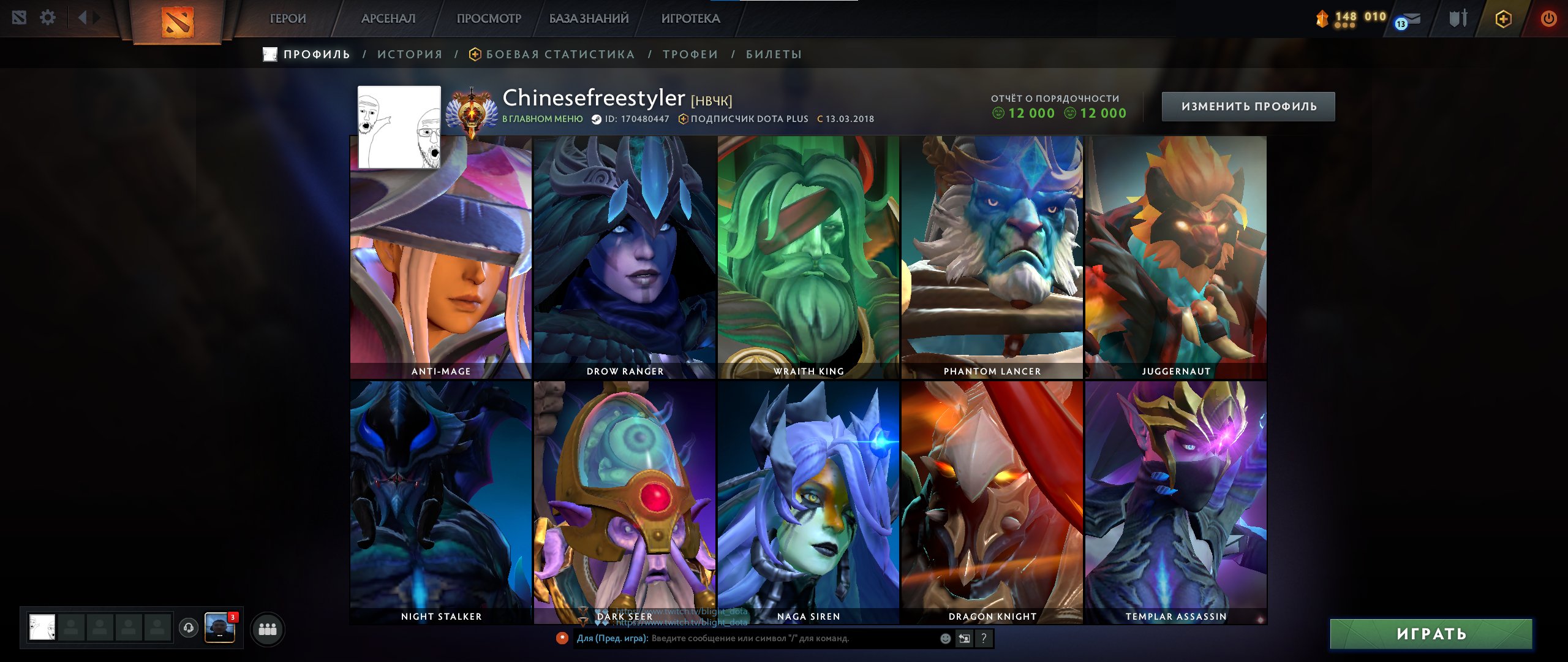This screenshot has height=662, width=1568.
Task: Open the settings gear in the top-left corner
Action: point(47,17)
